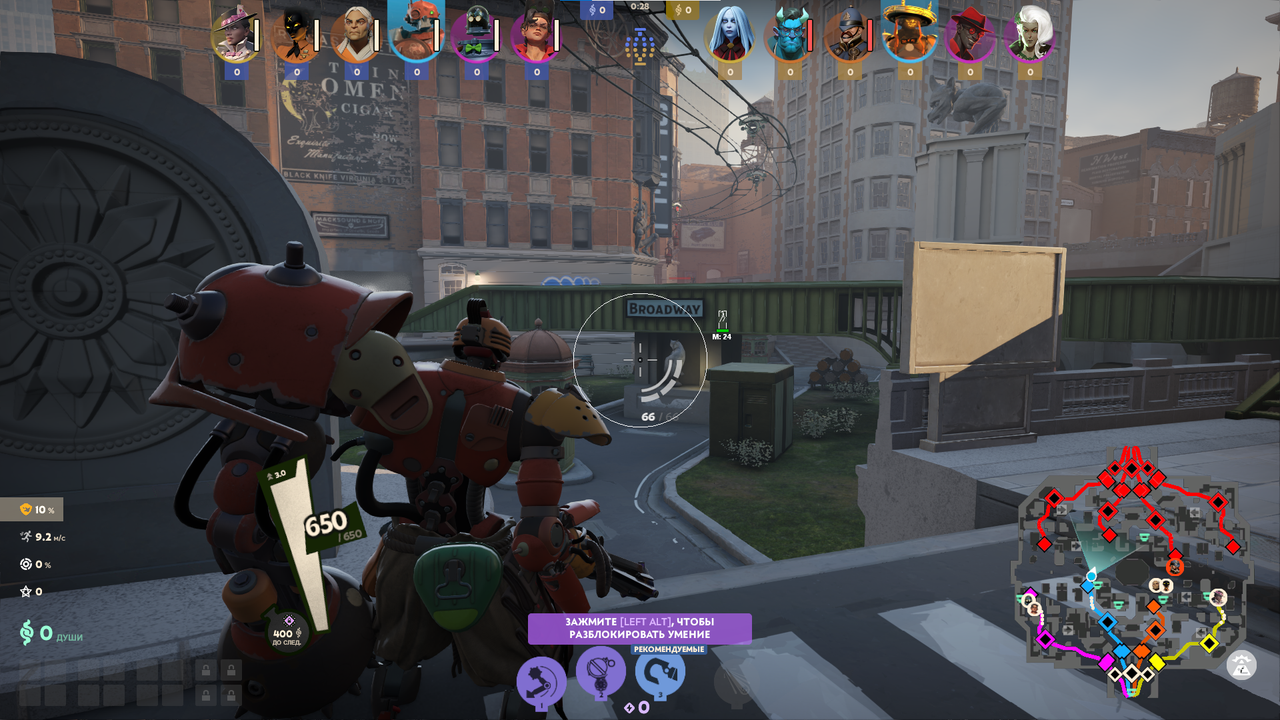This screenshot has height=720, width=1280.
Task: Select the teammate portrait with goggles on forehead
Action: pos(536,36)
